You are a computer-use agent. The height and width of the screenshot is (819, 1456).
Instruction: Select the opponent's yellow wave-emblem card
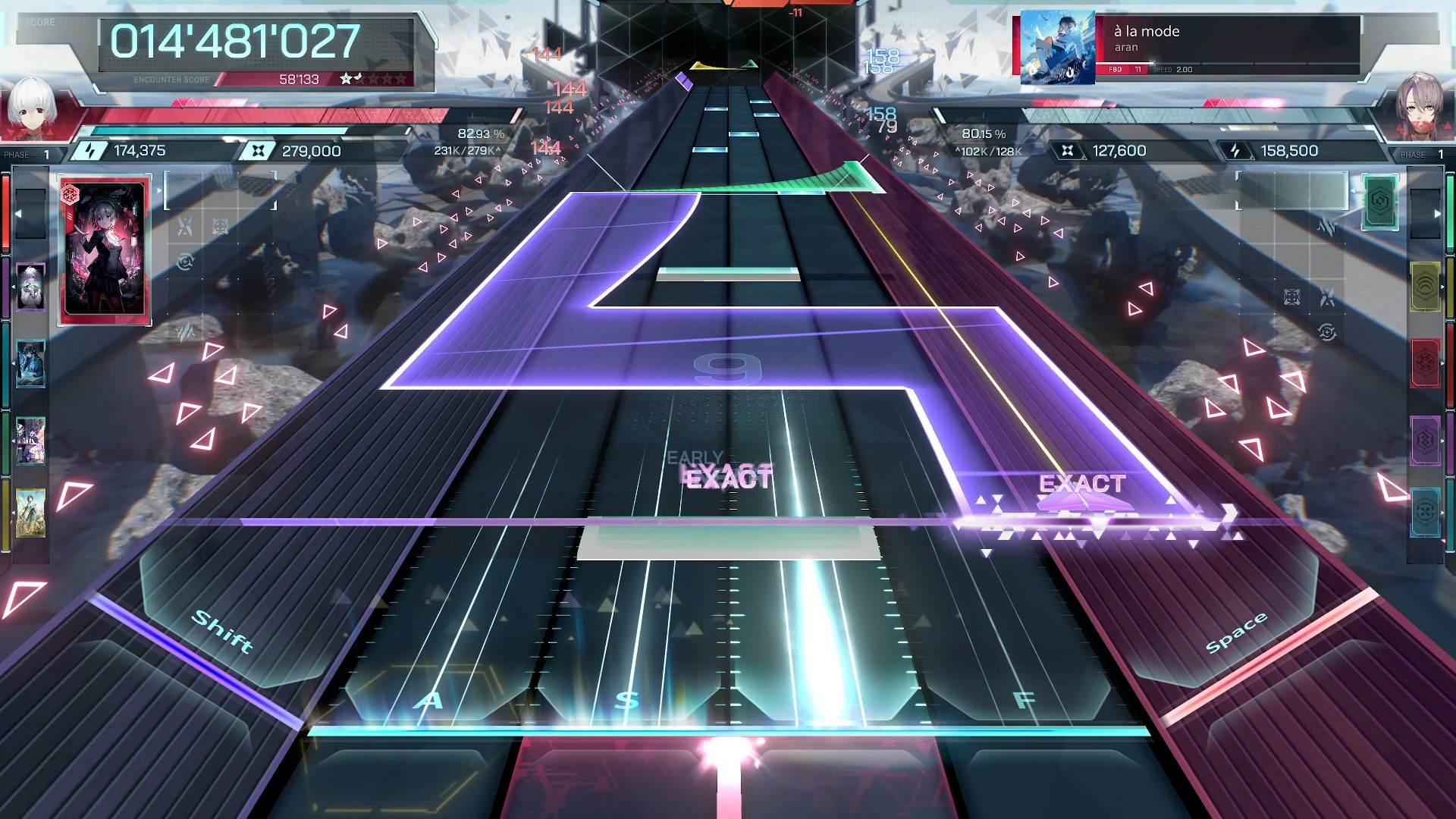(1425, 286)
